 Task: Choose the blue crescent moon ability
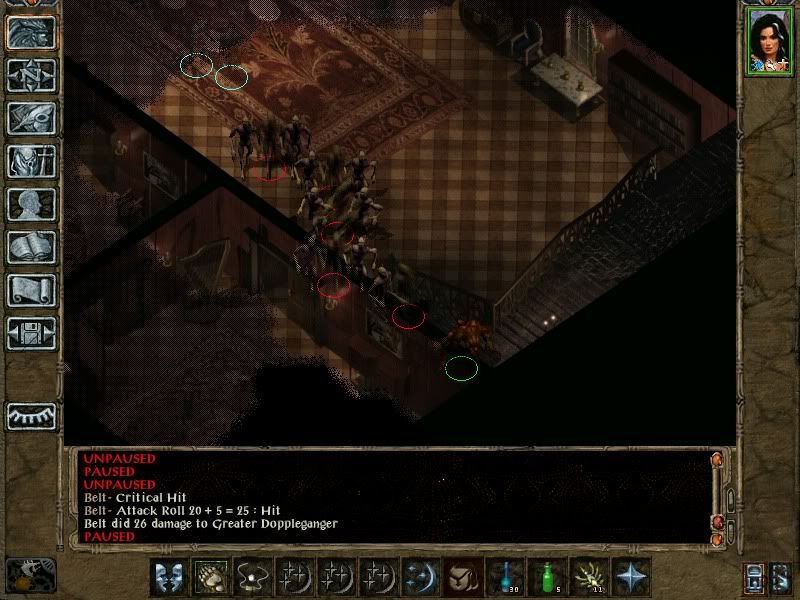(419, 577)
